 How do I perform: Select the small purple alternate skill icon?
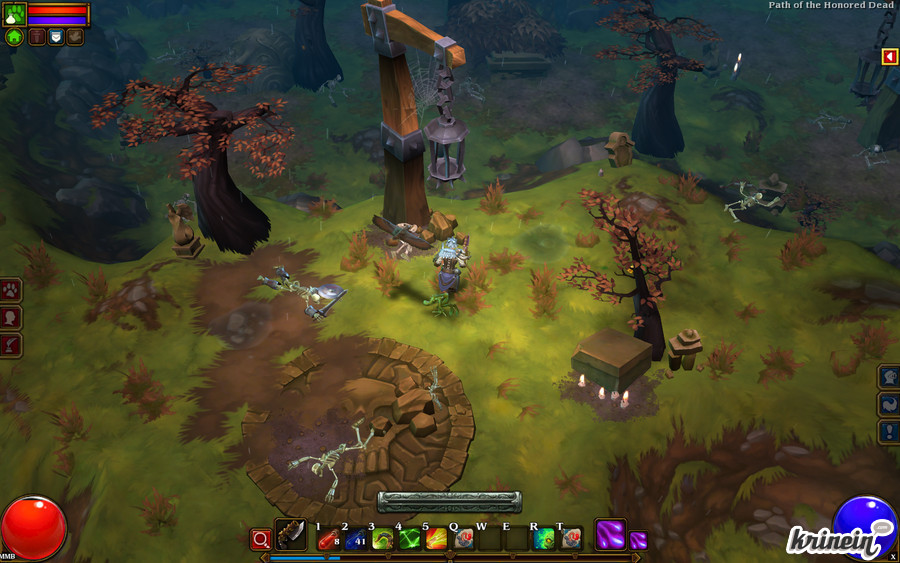638,540
